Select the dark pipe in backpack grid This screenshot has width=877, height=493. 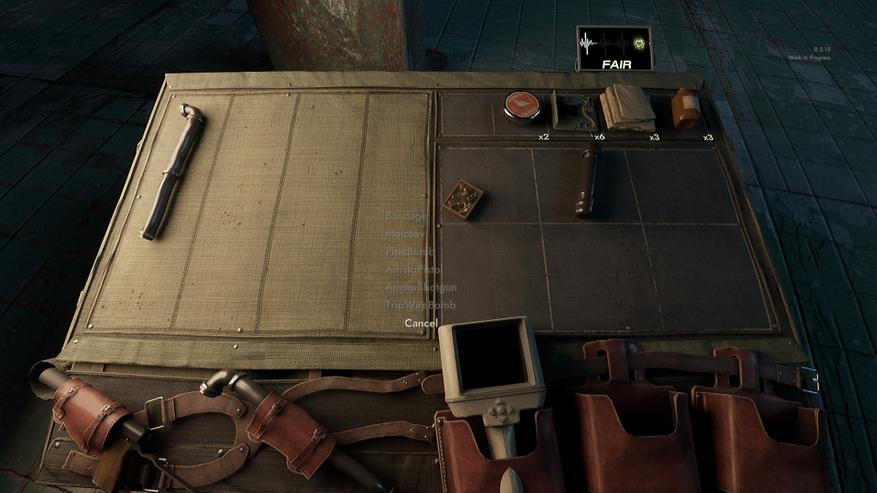587,178
